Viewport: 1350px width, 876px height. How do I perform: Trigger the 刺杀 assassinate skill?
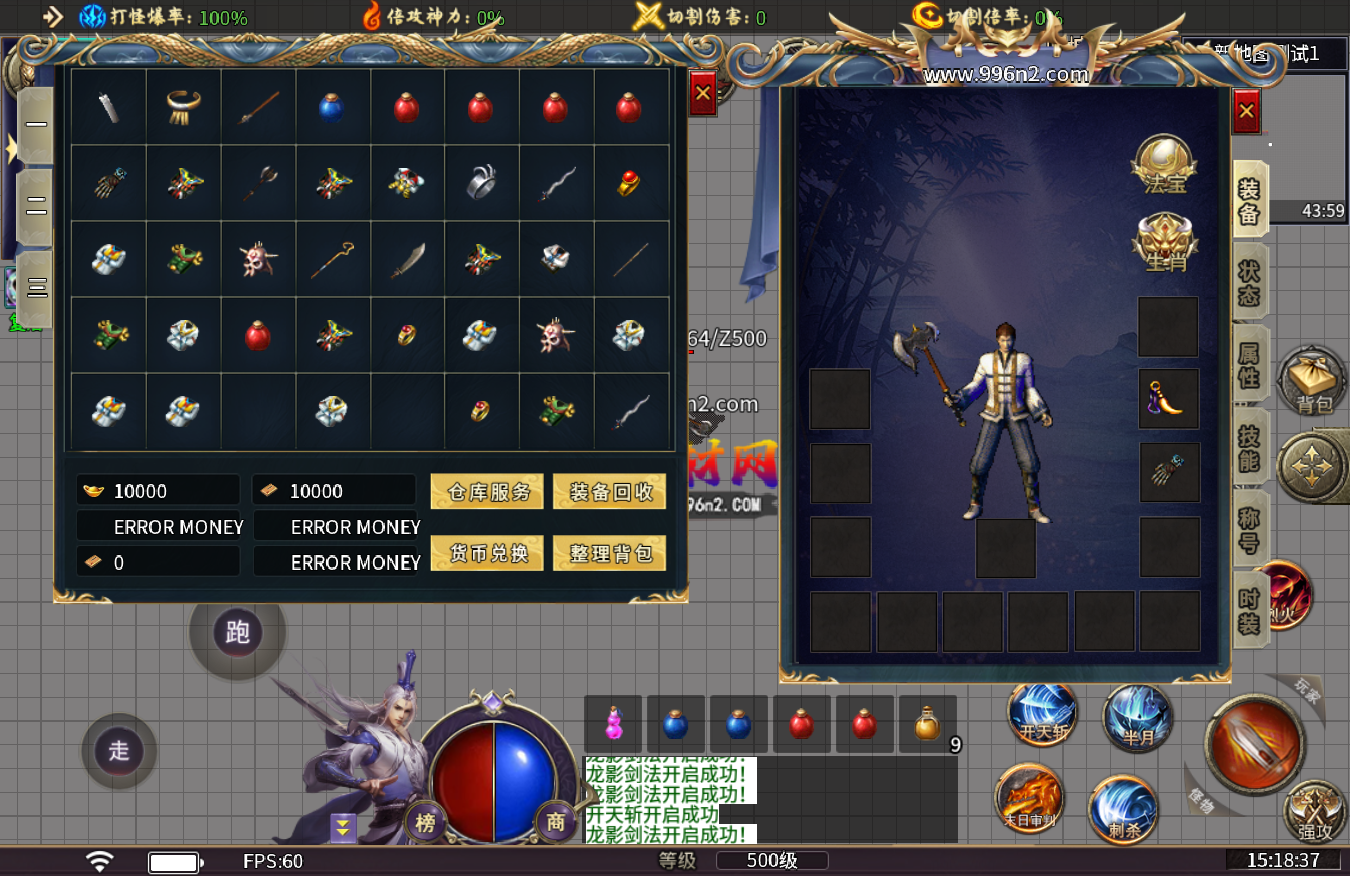pyautogui.click(x=1122, y=810)
